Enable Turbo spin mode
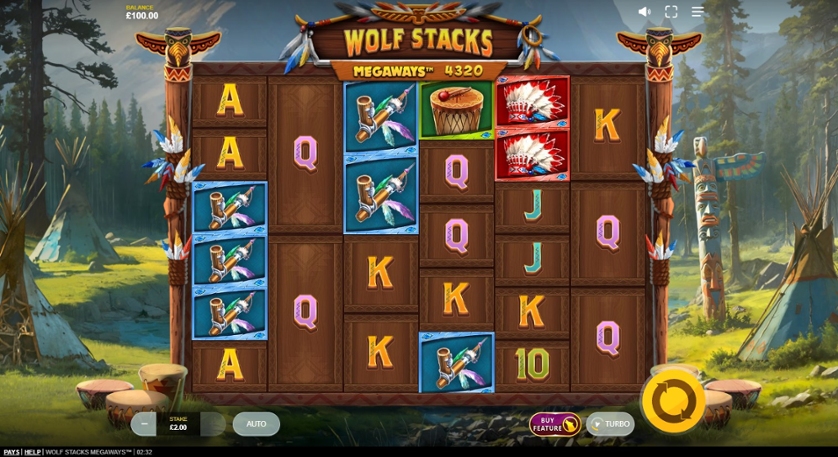 tap(610, 424)
